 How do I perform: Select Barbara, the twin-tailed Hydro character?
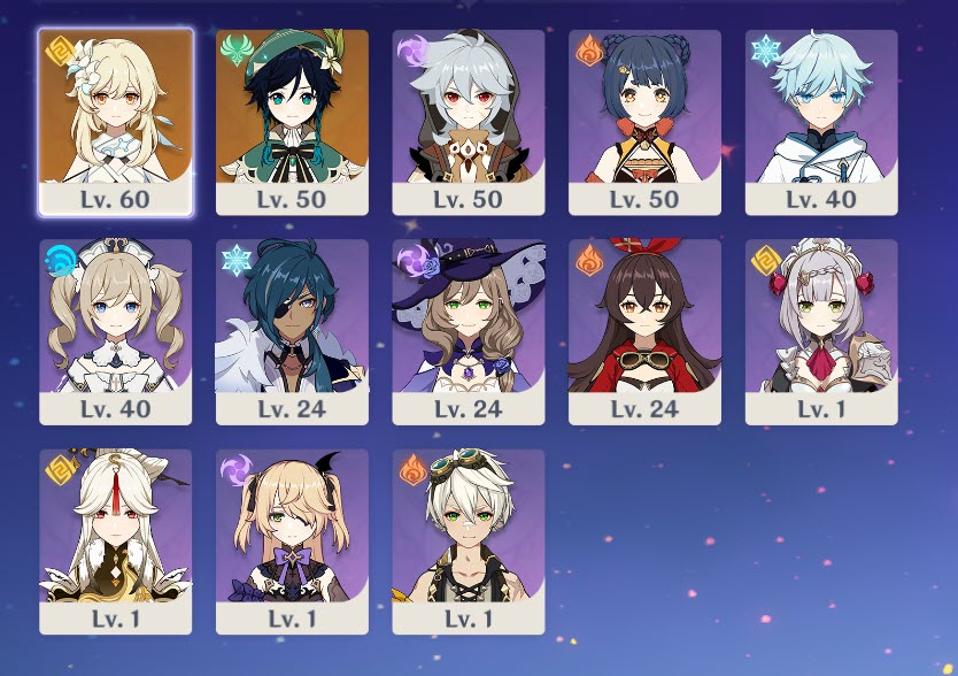[x=116, y=331]
